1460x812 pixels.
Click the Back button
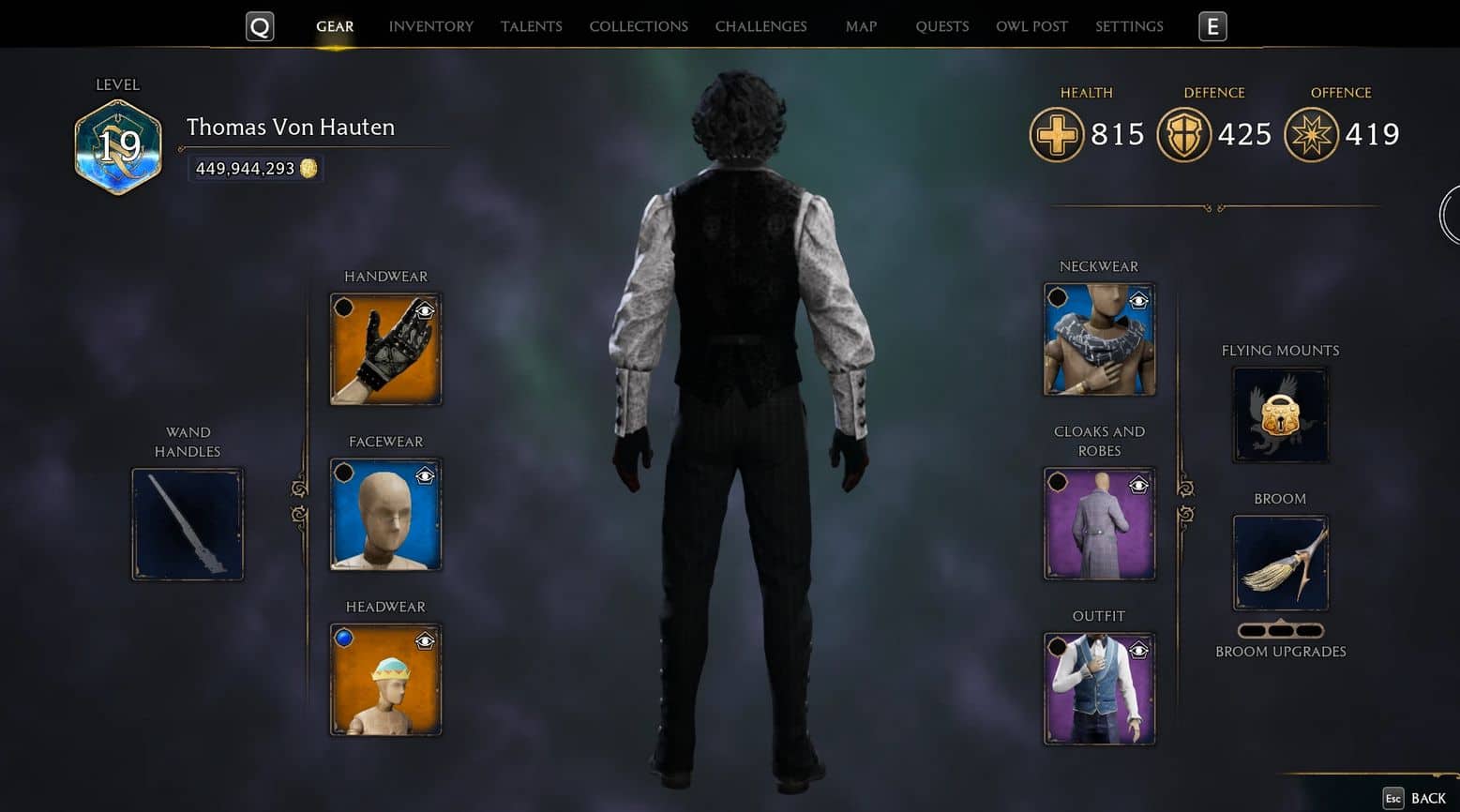coord(1416,798)
